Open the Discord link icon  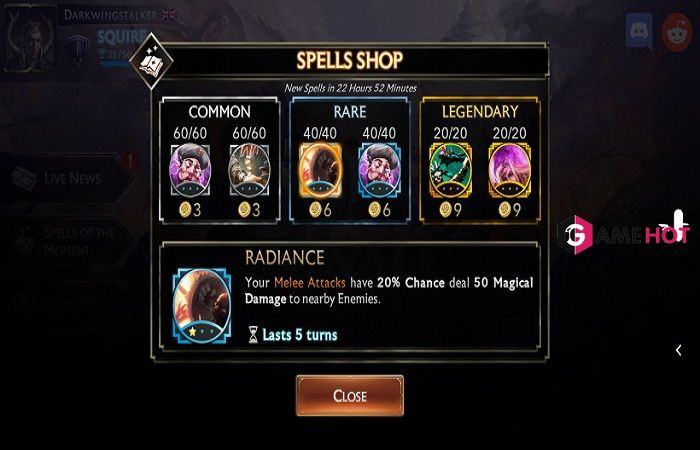[639, 32]
